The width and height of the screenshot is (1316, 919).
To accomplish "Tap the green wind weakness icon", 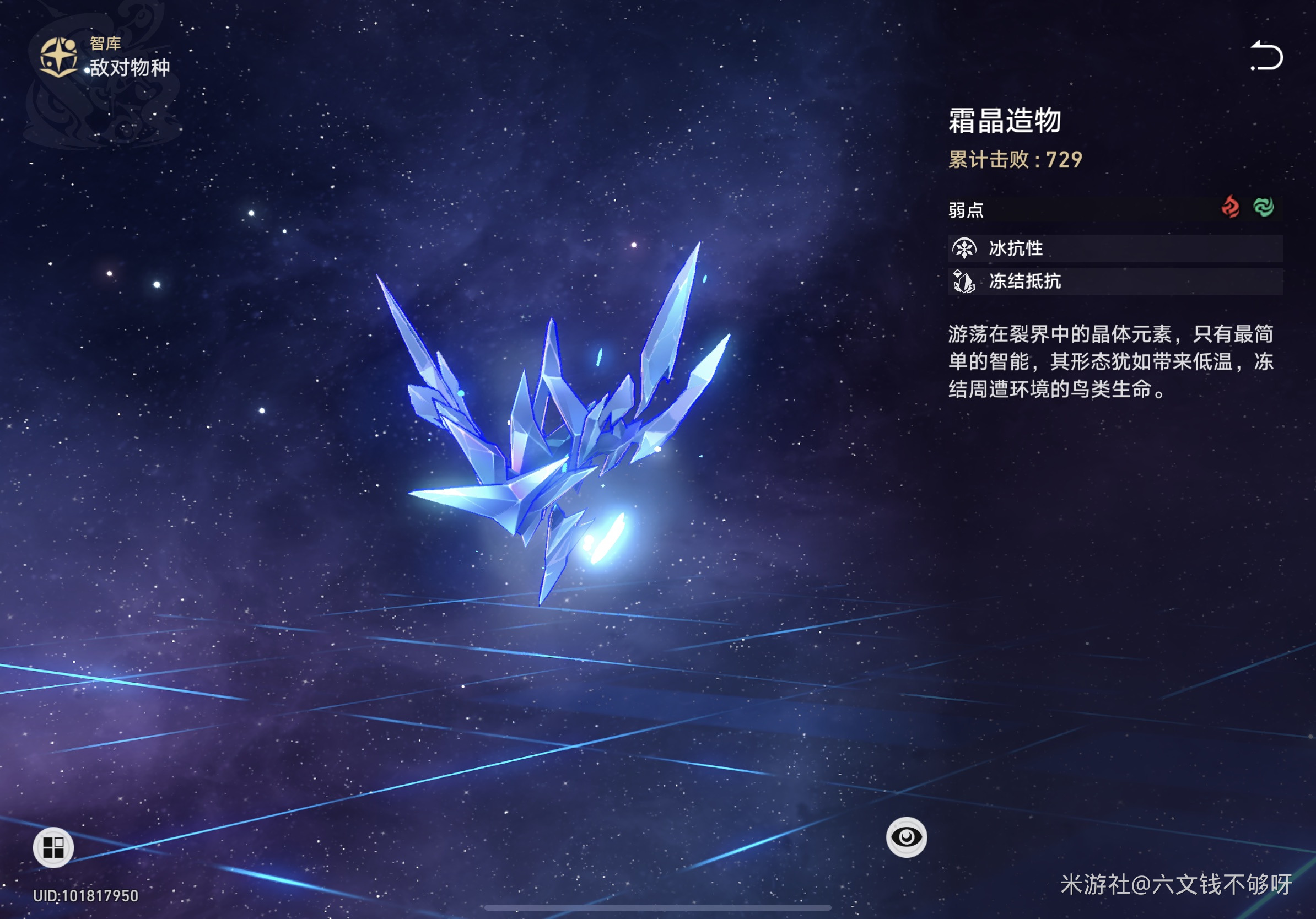I will (x=1263, y=207).
